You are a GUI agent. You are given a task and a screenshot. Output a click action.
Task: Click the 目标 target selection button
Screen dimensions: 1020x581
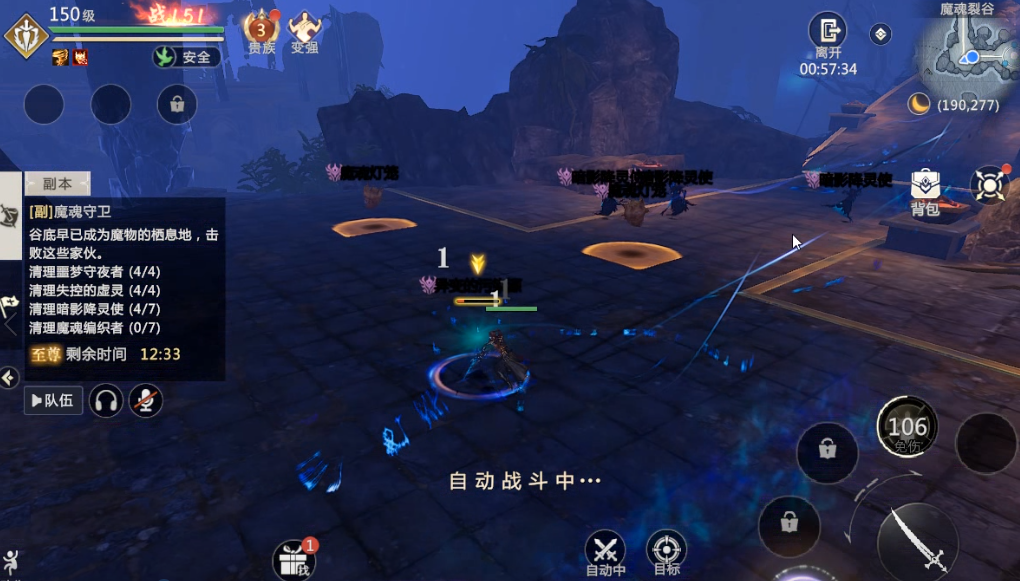pyautogui.click(x=666, y=550)
